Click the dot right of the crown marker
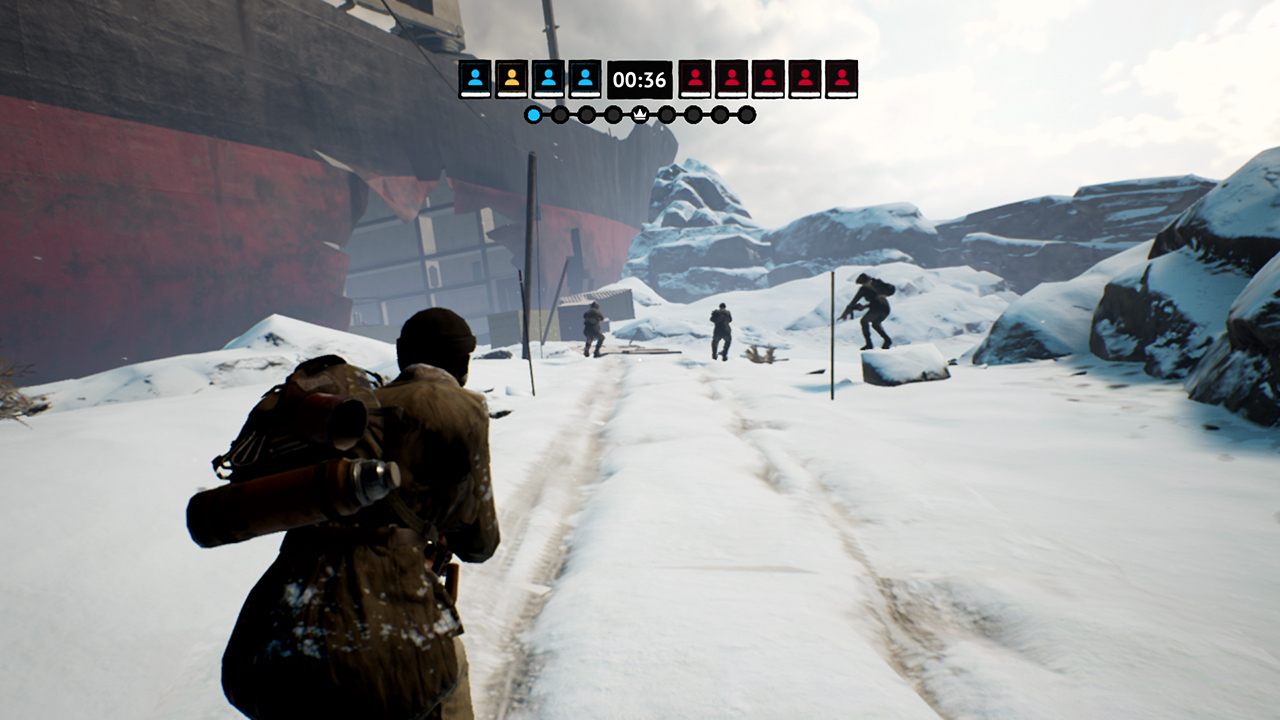Screen dimensions: 1280x720 click(x=666, y=113)
